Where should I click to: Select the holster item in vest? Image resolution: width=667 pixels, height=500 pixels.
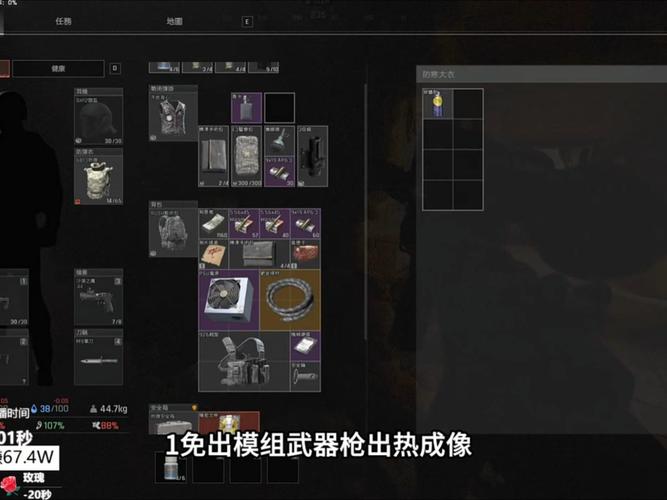pyautogui.click(x=313, y=156)
